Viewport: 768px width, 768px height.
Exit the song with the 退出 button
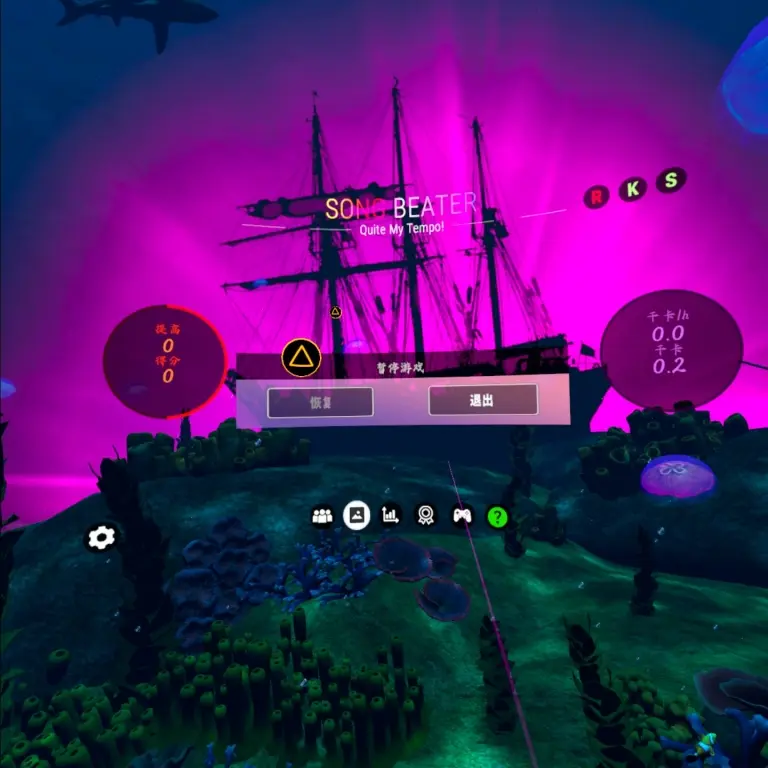click(482, 400)
